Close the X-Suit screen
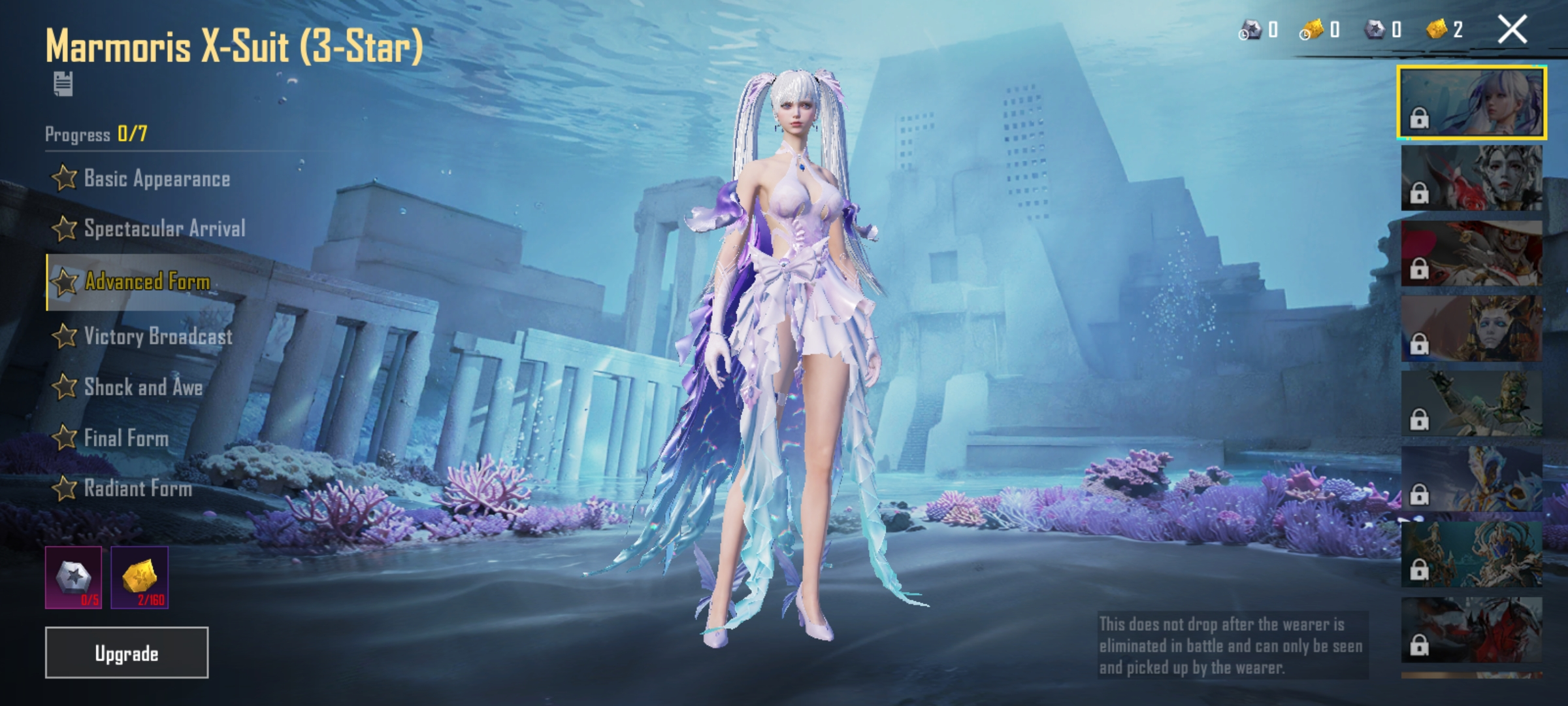The height and width of the screenshot is (706, 1568). (1512, 30)
